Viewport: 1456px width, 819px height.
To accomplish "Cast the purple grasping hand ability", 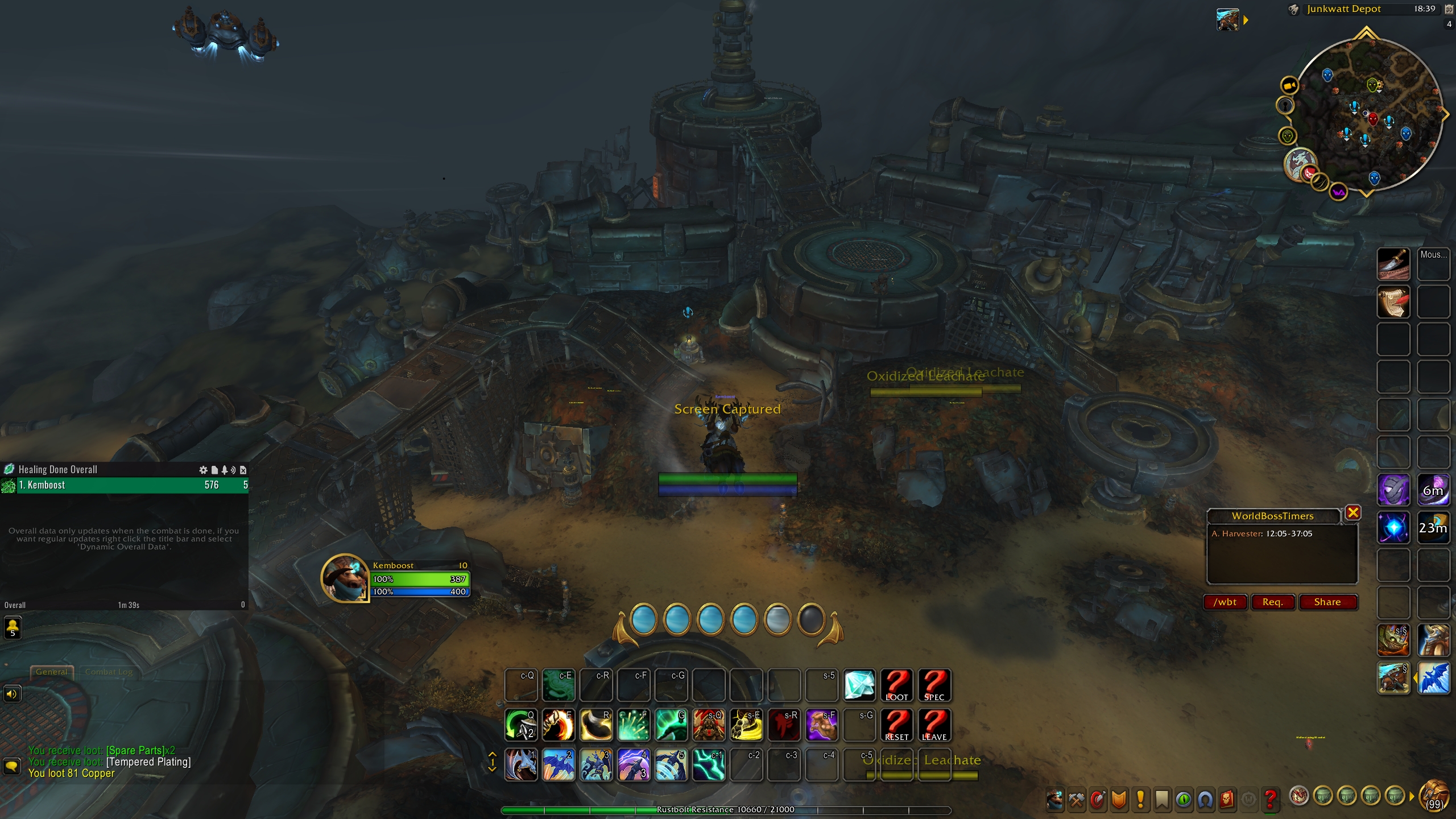I will (821, 725).
